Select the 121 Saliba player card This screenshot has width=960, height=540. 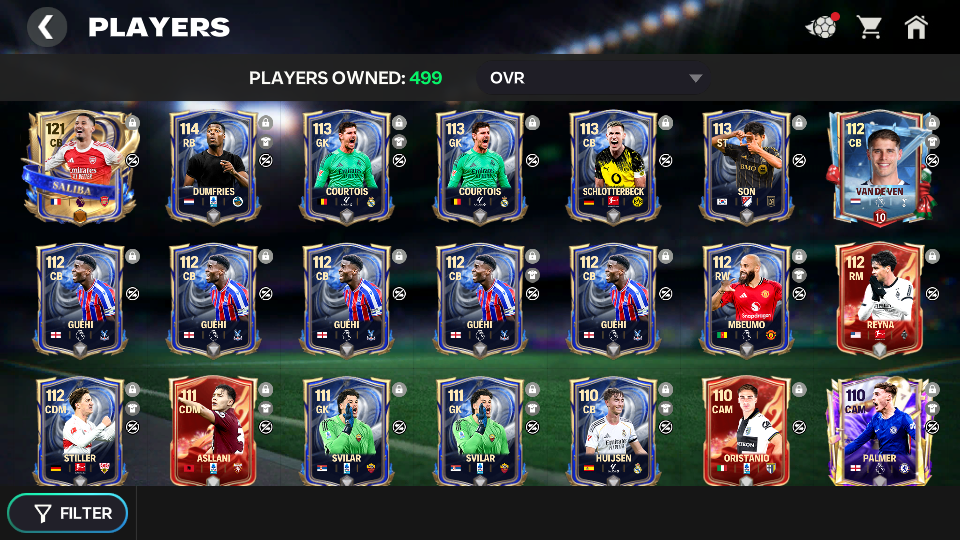(79, 166)
